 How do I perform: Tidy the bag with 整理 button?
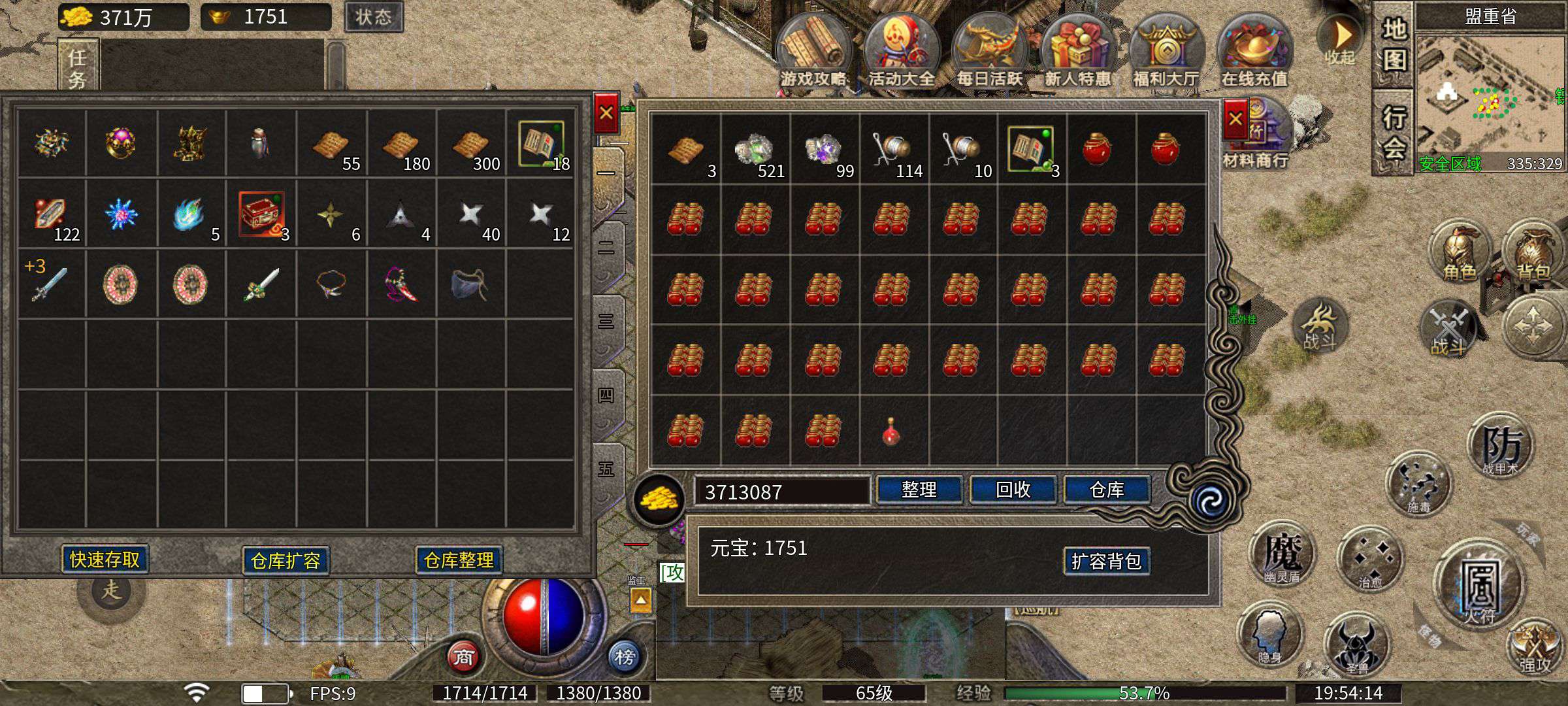(919, 490)
